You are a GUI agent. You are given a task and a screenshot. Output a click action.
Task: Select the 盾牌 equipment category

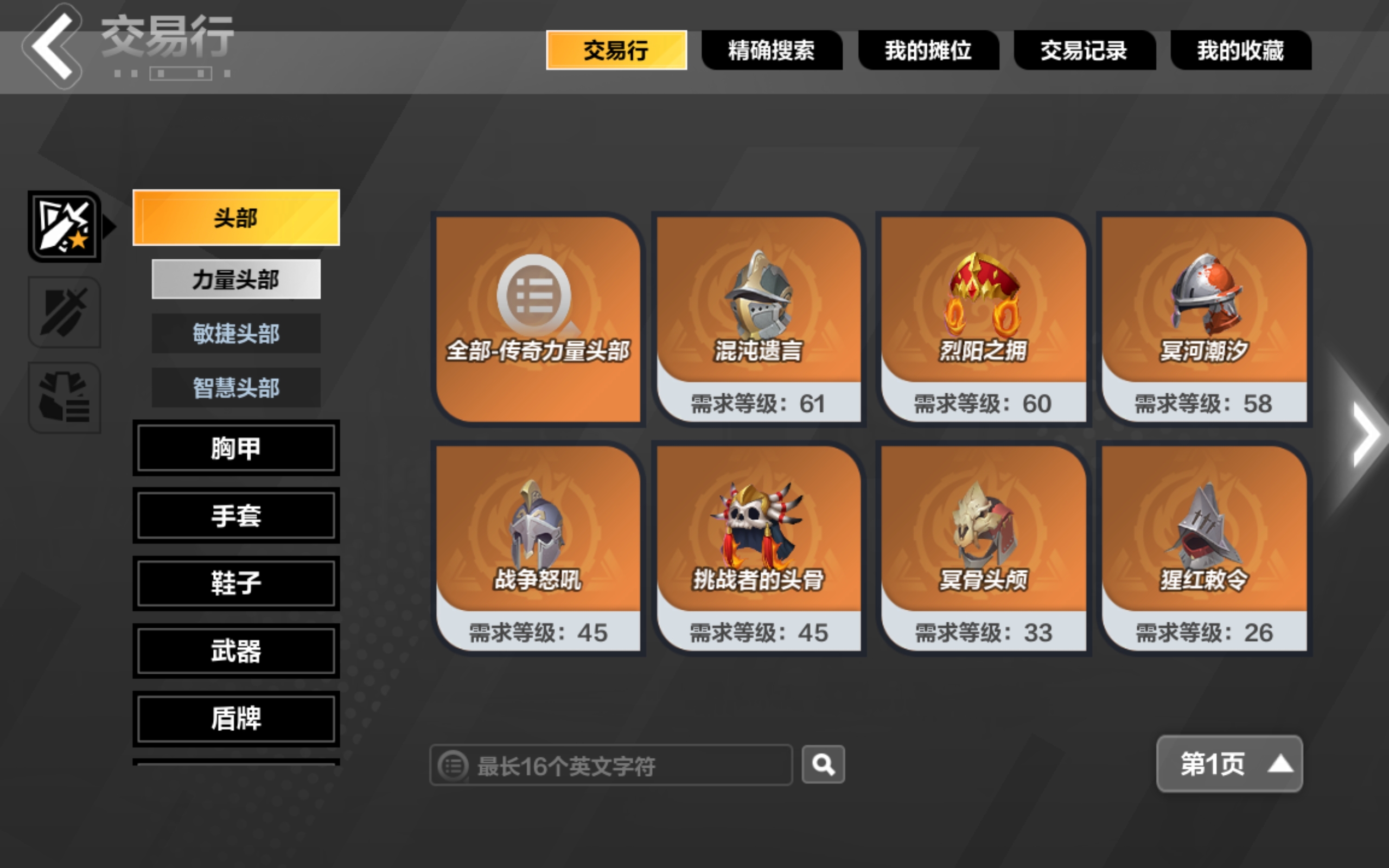[x=235, y=718]
